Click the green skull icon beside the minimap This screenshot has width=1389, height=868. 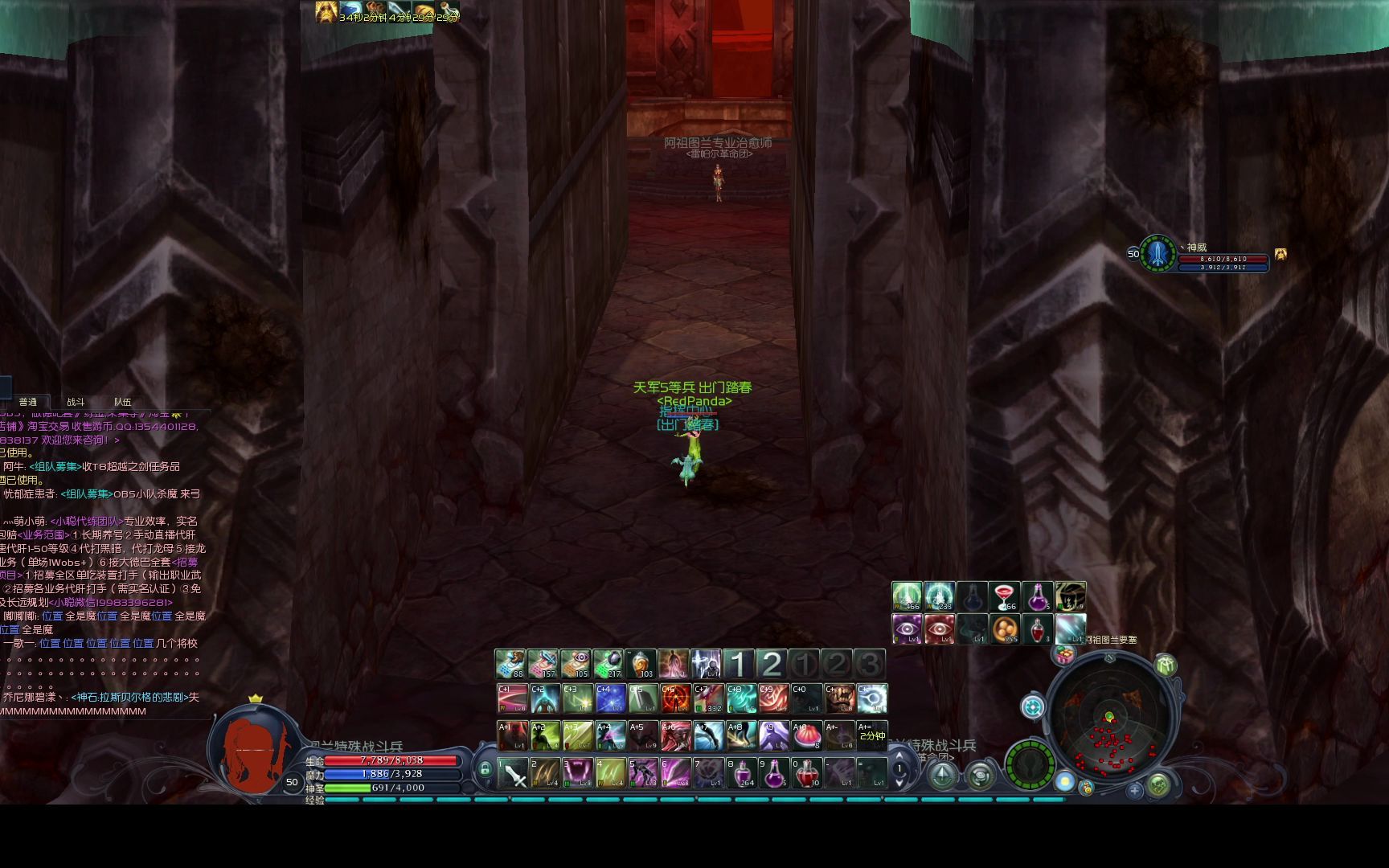(1158, 784)
